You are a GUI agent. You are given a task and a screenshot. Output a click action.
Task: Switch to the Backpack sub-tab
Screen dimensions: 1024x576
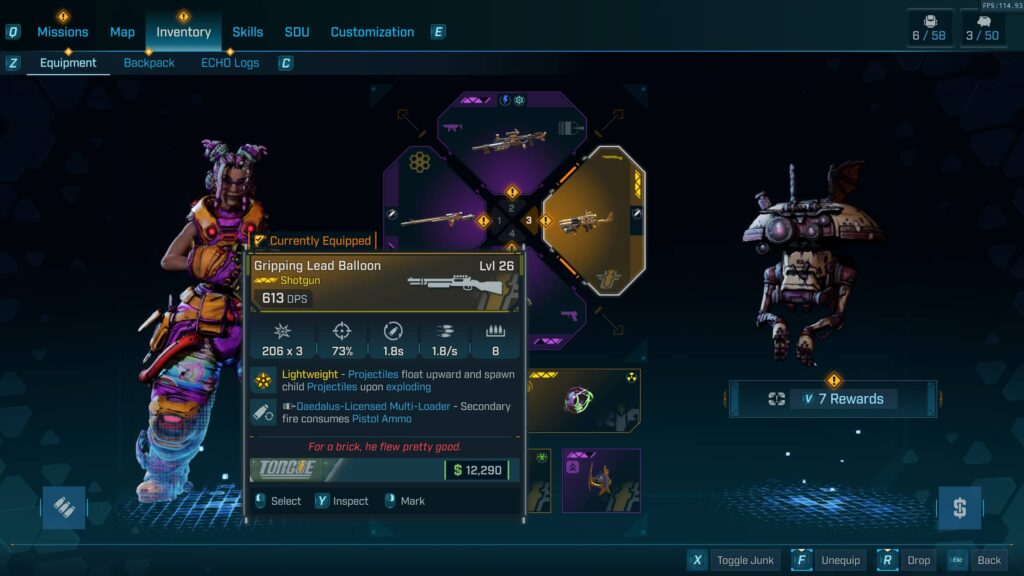[149, 63]
